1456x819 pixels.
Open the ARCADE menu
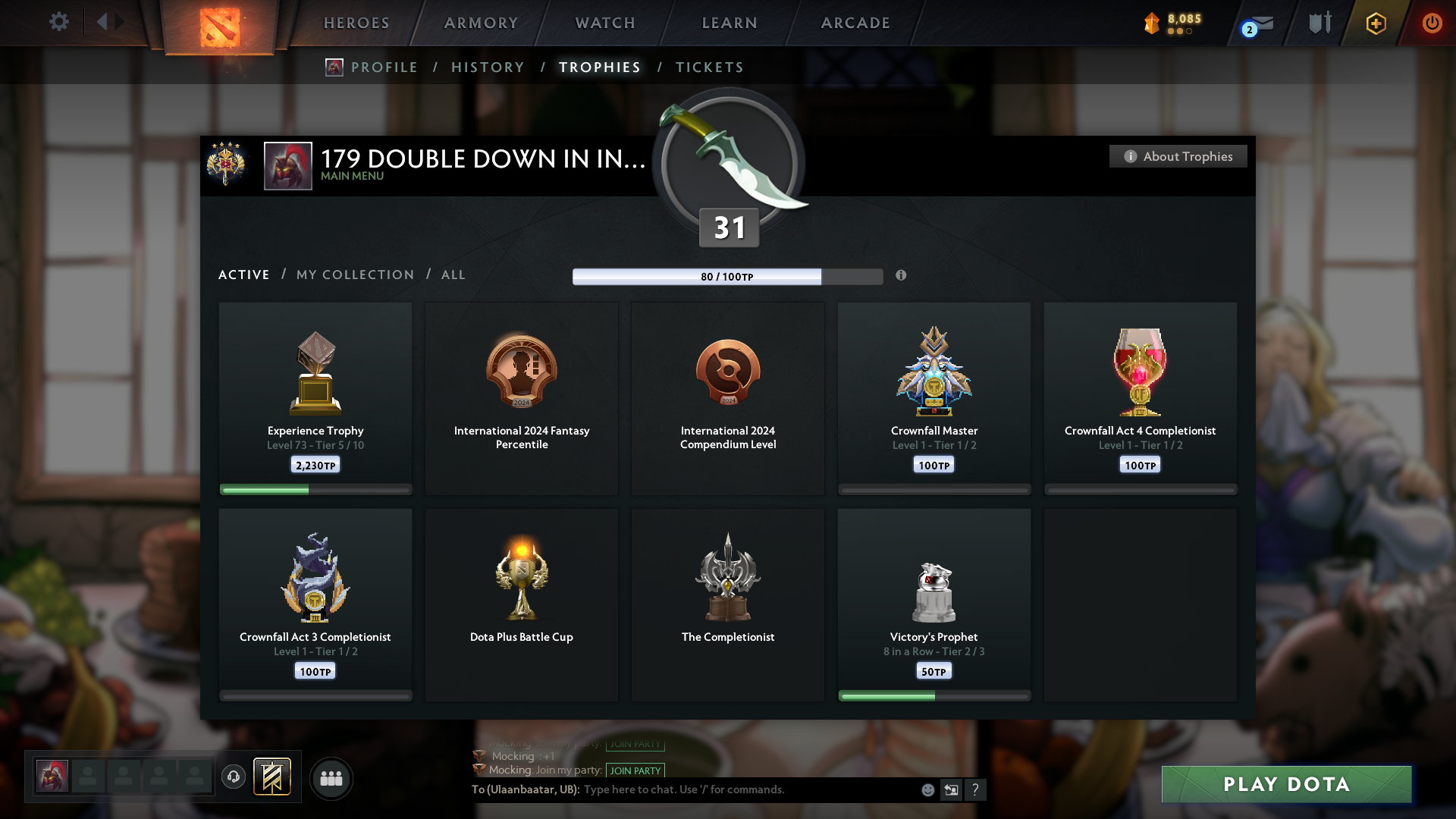(x=855, y=23)
